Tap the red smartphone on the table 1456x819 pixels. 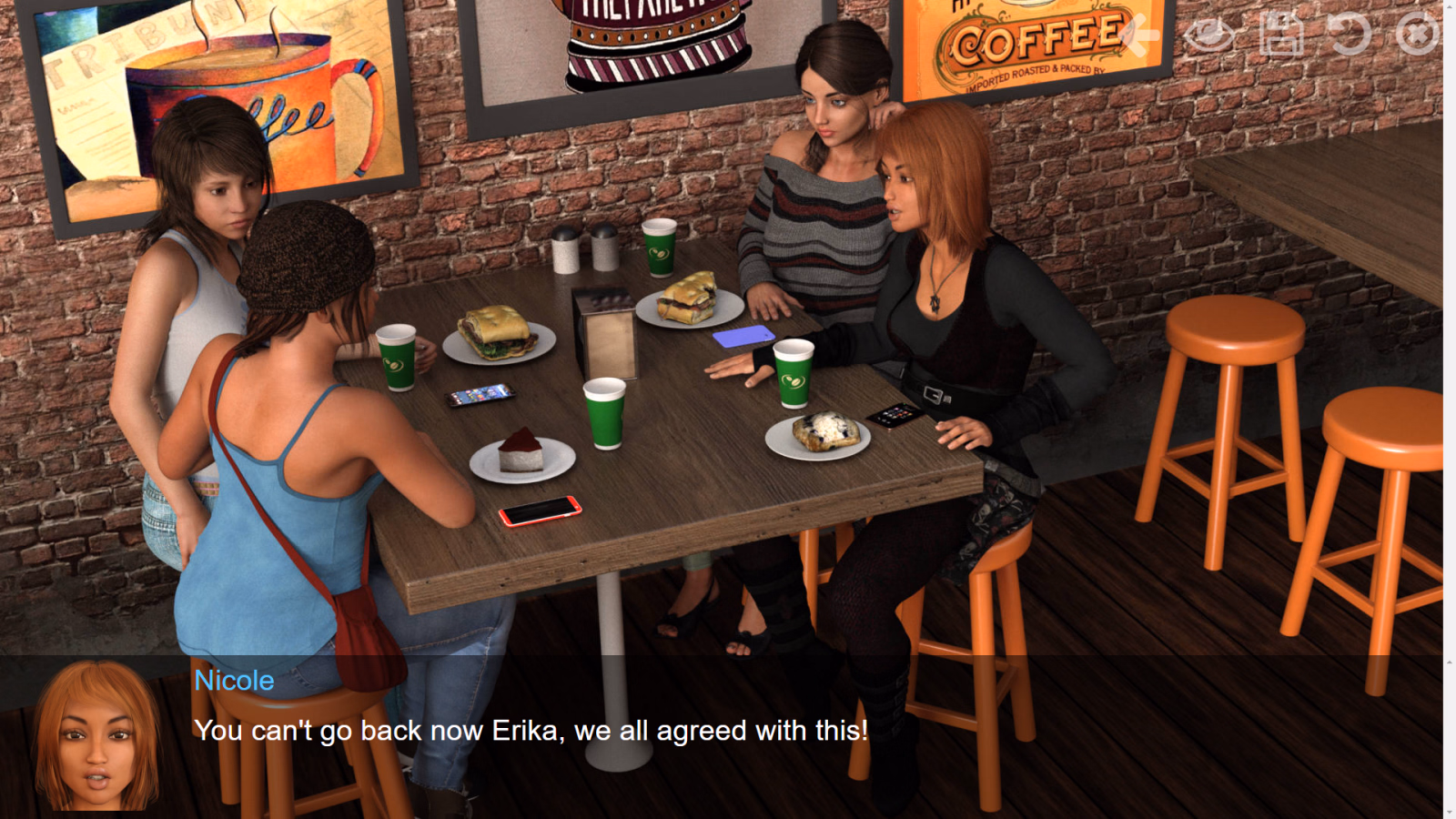[541, 512]
